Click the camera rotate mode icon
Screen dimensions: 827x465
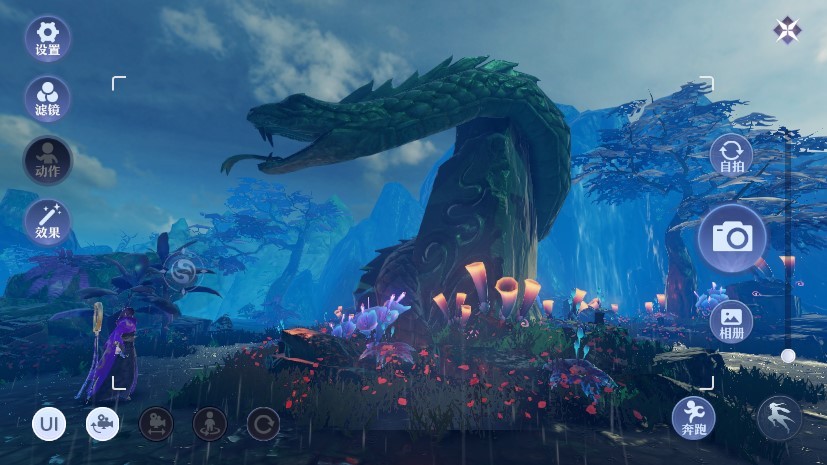102,424
